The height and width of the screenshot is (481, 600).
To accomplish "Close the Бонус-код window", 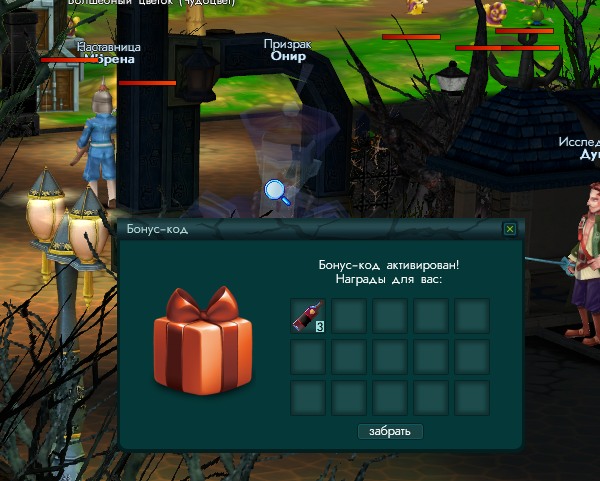I will [510, 229].
